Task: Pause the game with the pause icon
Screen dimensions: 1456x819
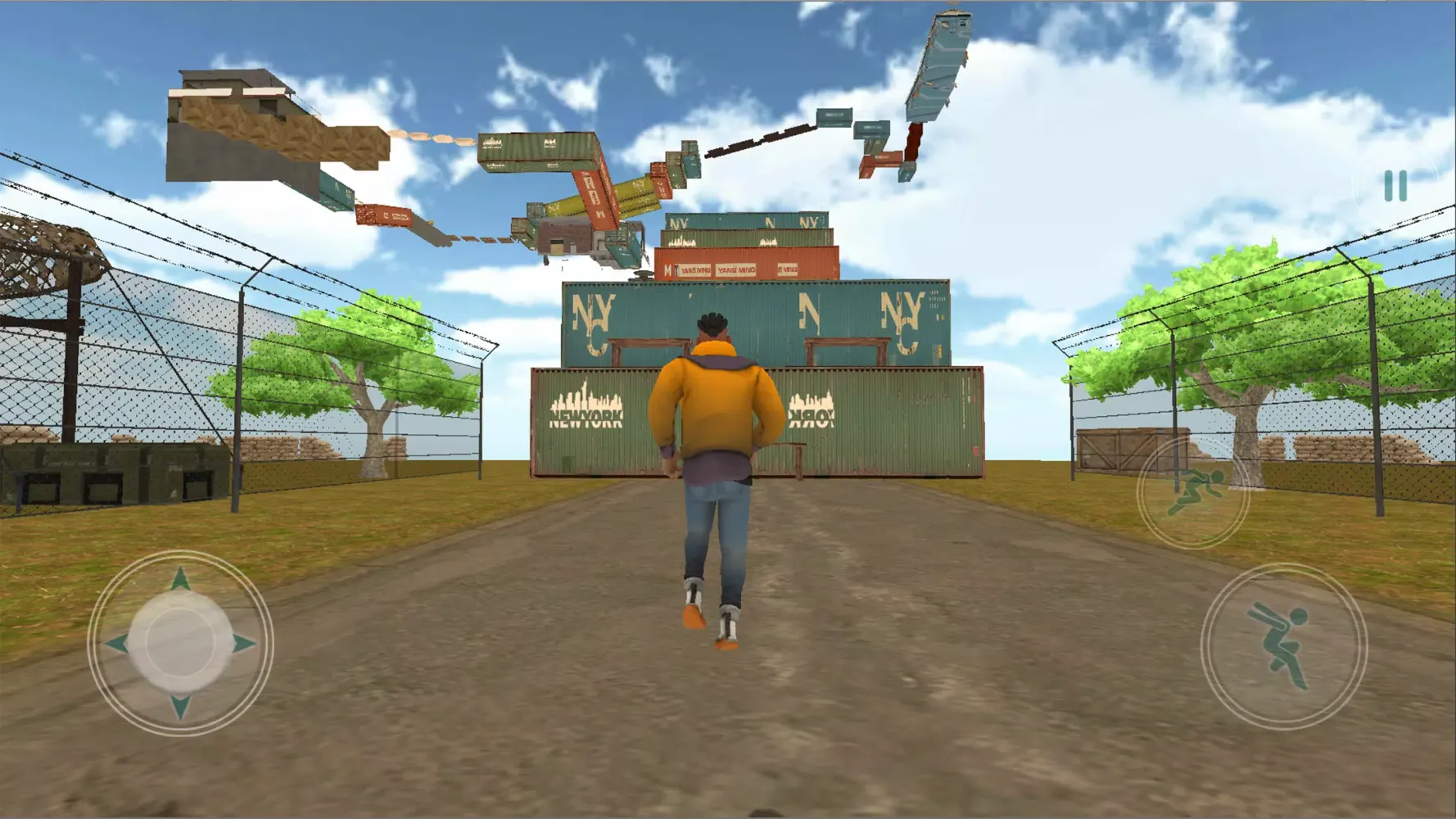Action: click(1396, 187)
